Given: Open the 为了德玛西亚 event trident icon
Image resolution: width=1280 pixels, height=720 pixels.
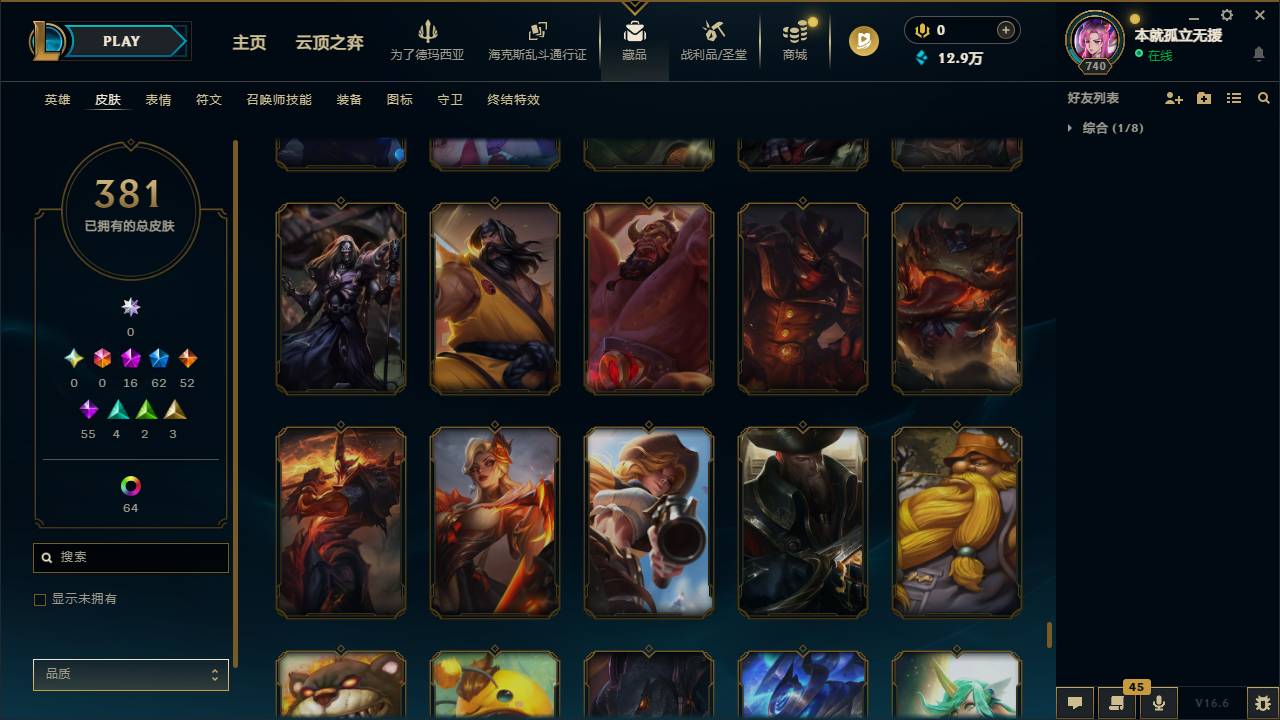Looking at the screenshot, I should (x=428, y=30).
